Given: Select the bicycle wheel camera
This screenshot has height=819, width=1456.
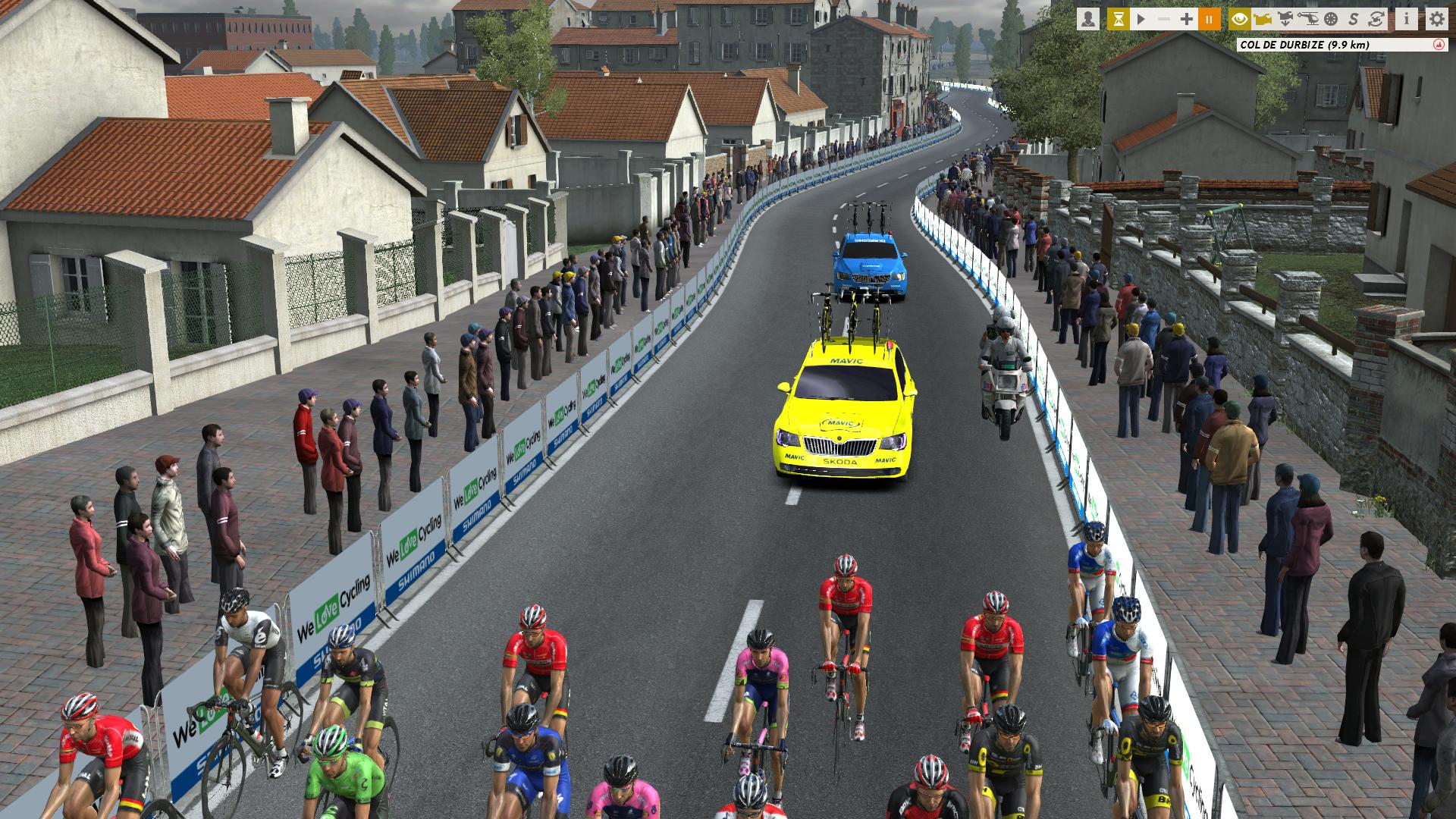Looking at the screenshot, I should [x=1332, y=19].
